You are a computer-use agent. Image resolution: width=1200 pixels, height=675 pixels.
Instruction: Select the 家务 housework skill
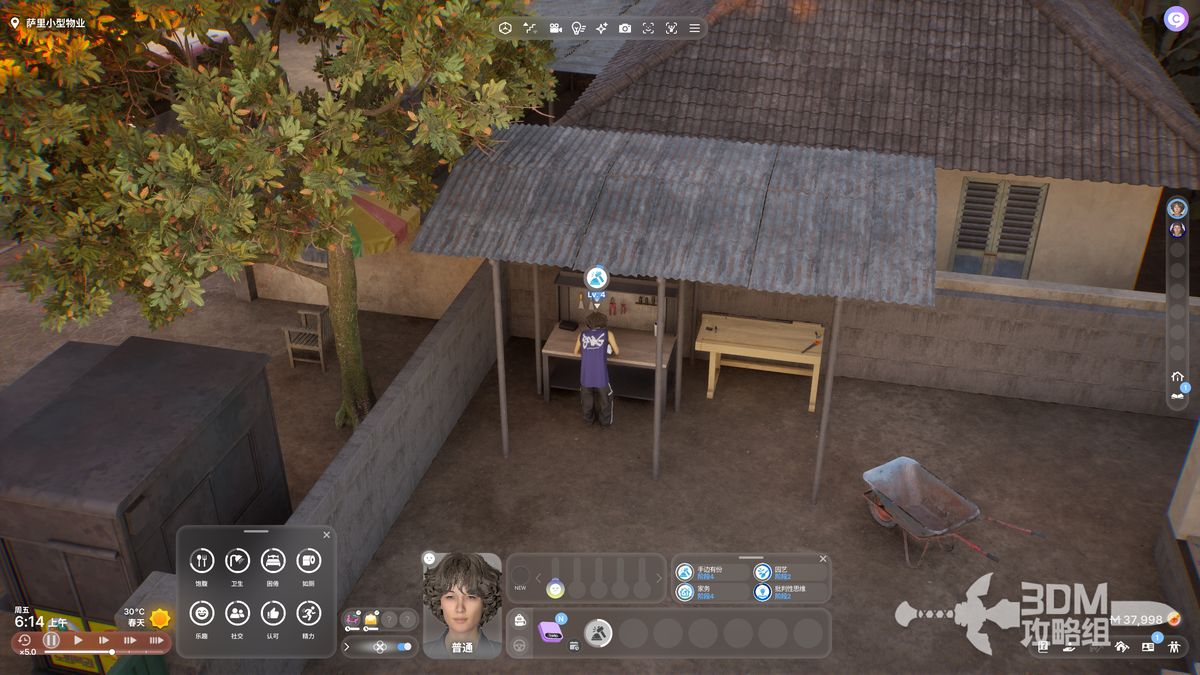click(685, 592)
